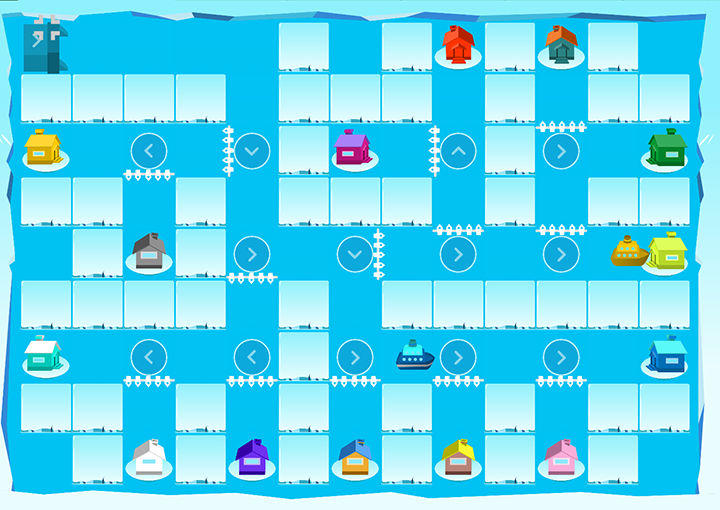Image resolution: width=720 pixels, height=510 pixels.
Task: Switch the arrow closest to the yellow boat
Action: point(561,254)
